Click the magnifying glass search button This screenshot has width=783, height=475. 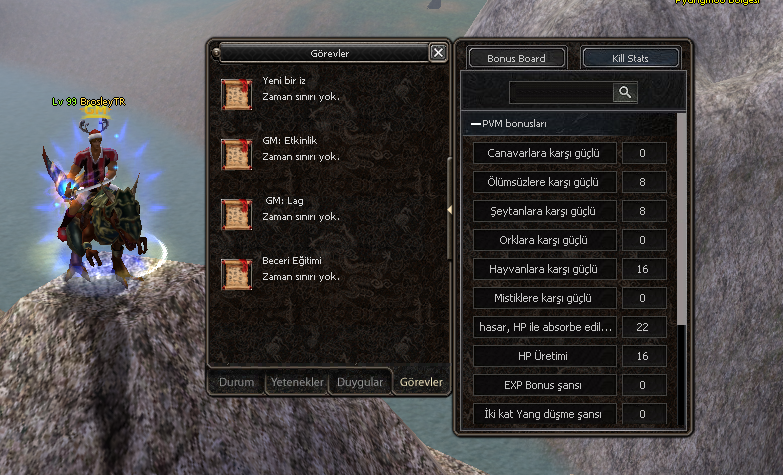pos(625,92)
